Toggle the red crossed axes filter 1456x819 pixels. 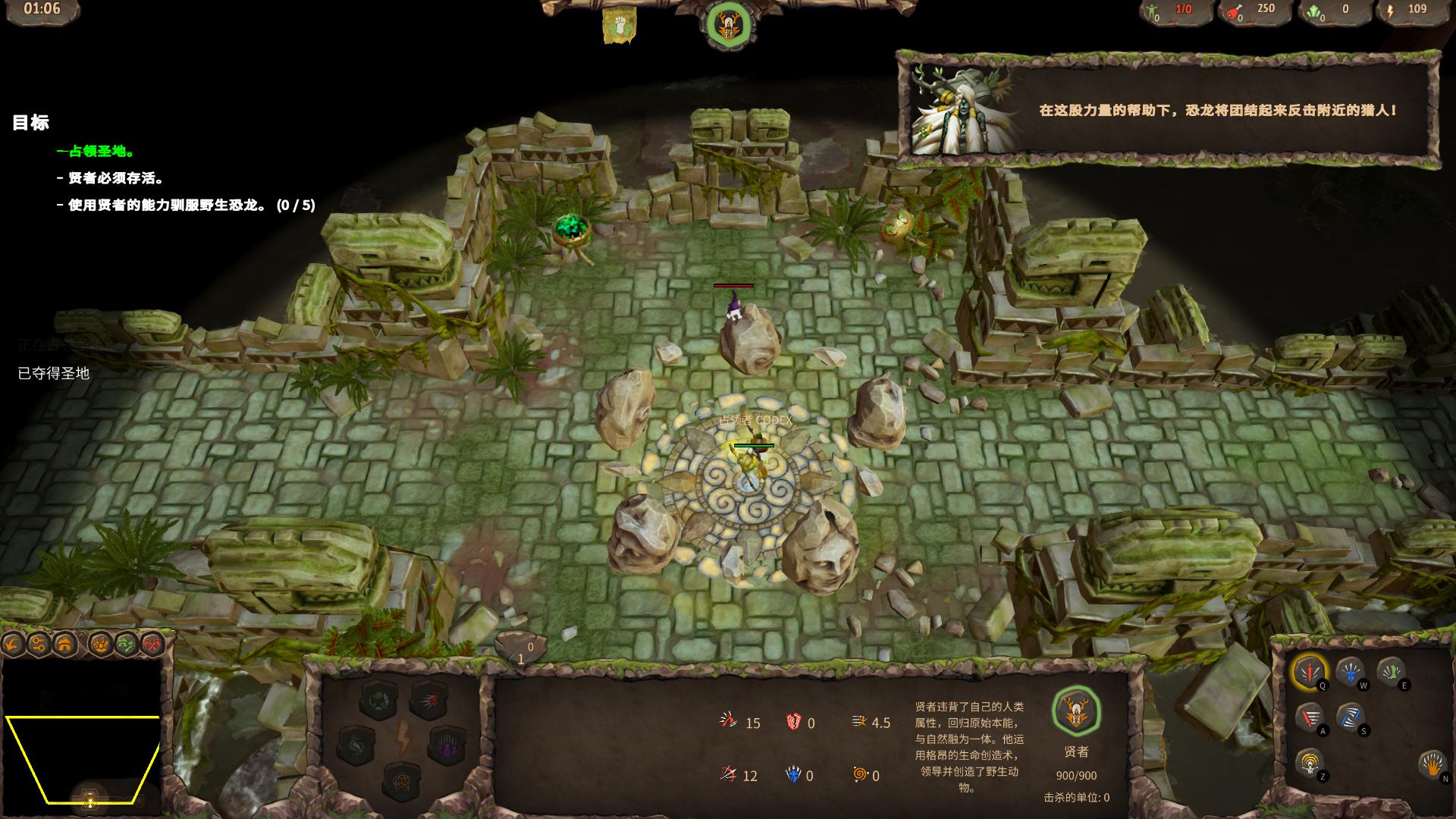[152, 645]
